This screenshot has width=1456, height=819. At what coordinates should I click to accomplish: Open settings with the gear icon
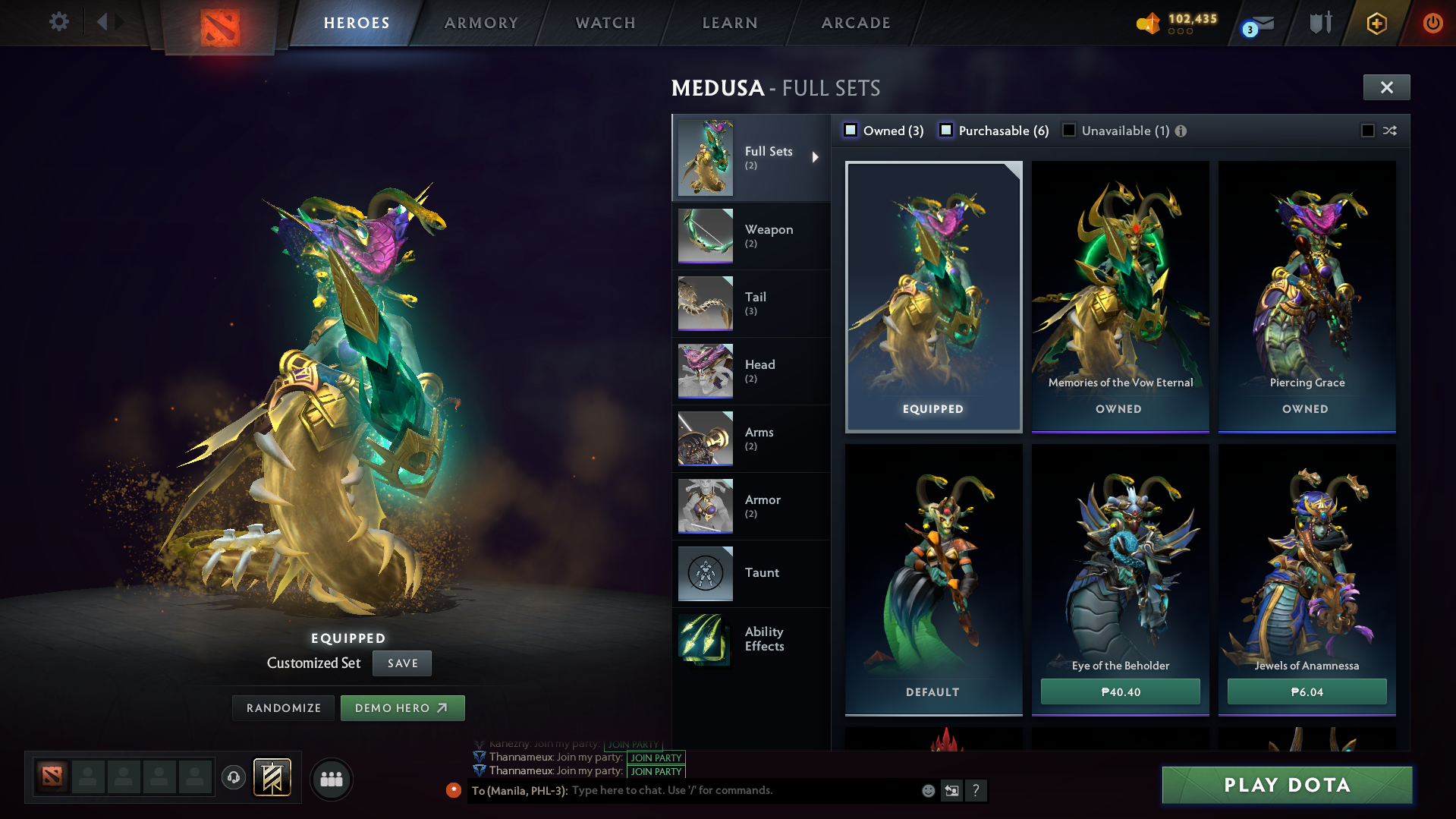click(59, 22)
